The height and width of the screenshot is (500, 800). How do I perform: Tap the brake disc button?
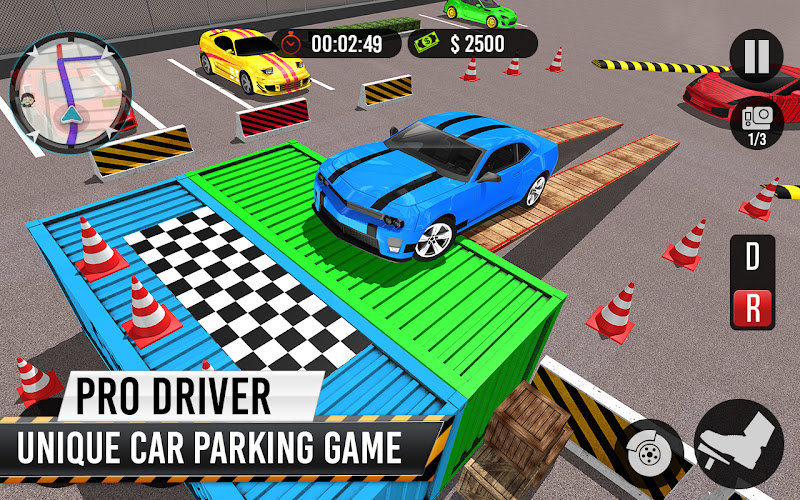650,446
